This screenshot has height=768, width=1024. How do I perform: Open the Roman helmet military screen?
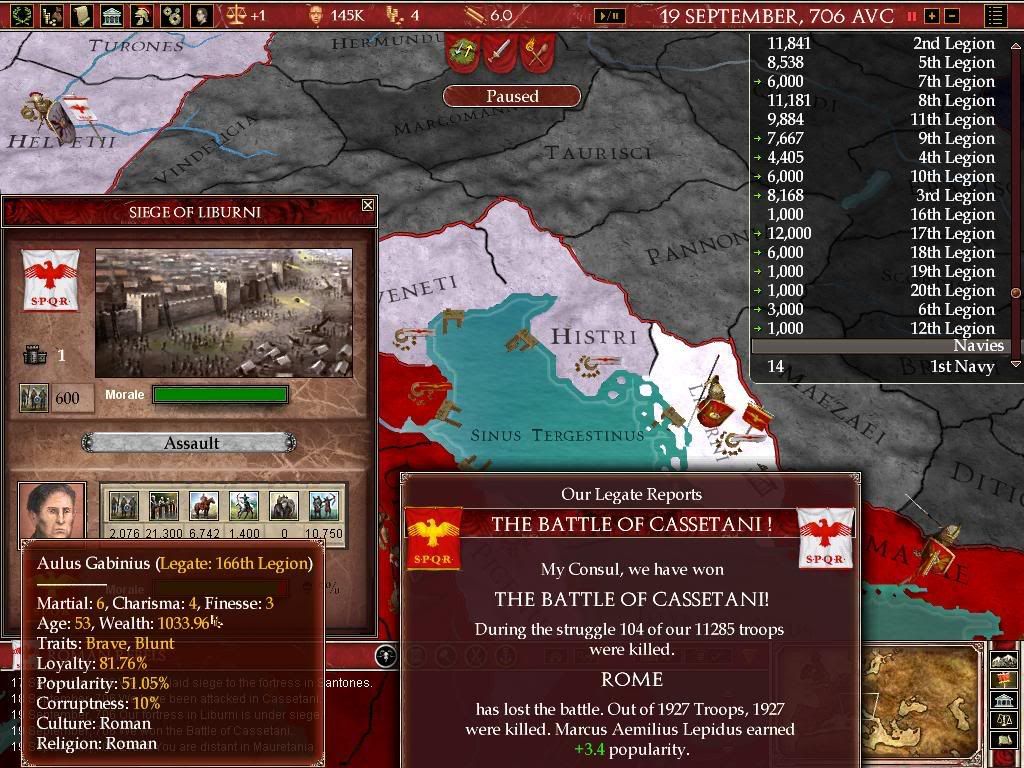tap(143, 15)
